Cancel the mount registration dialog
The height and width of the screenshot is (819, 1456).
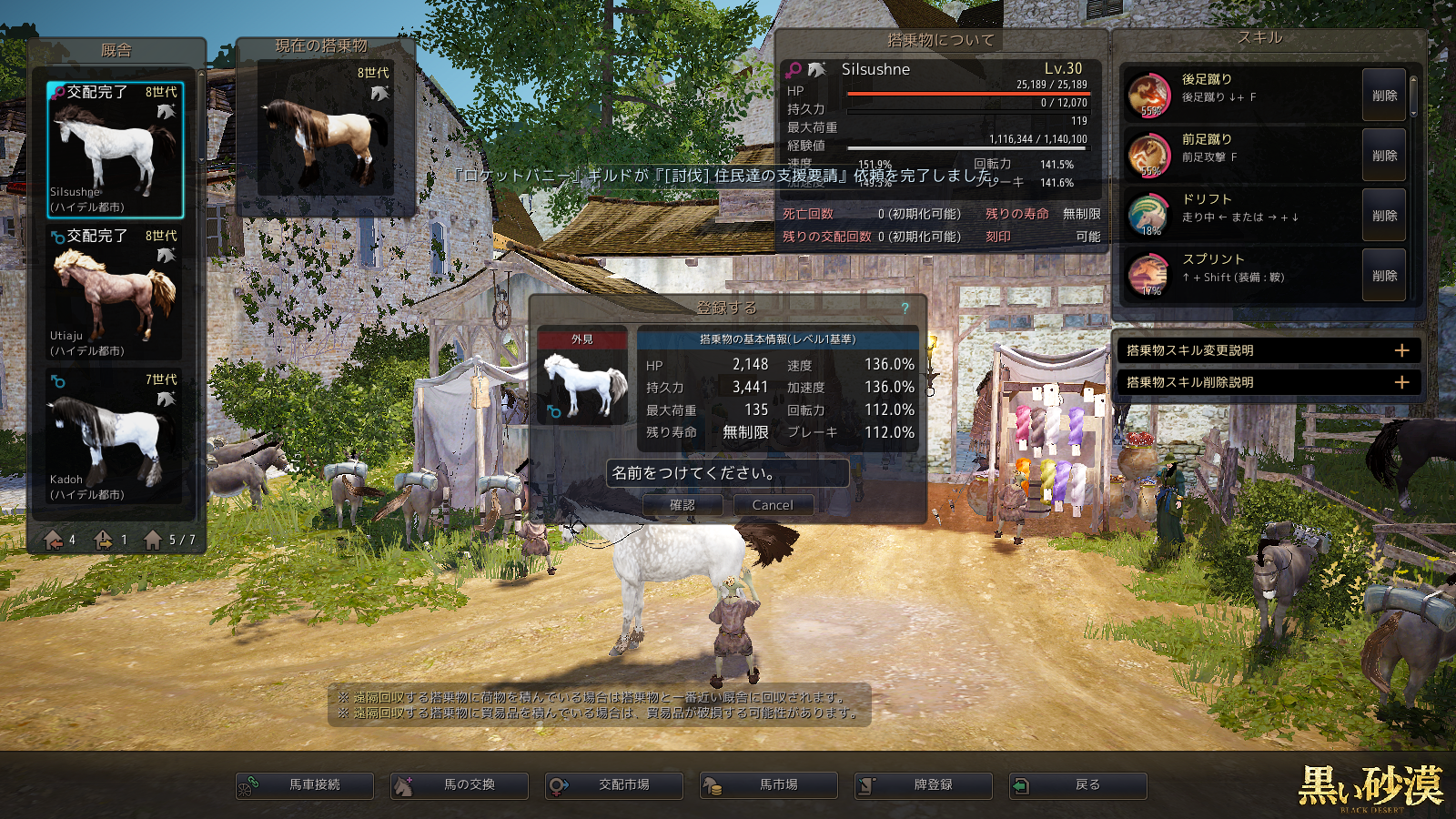[x=773, y=505]
